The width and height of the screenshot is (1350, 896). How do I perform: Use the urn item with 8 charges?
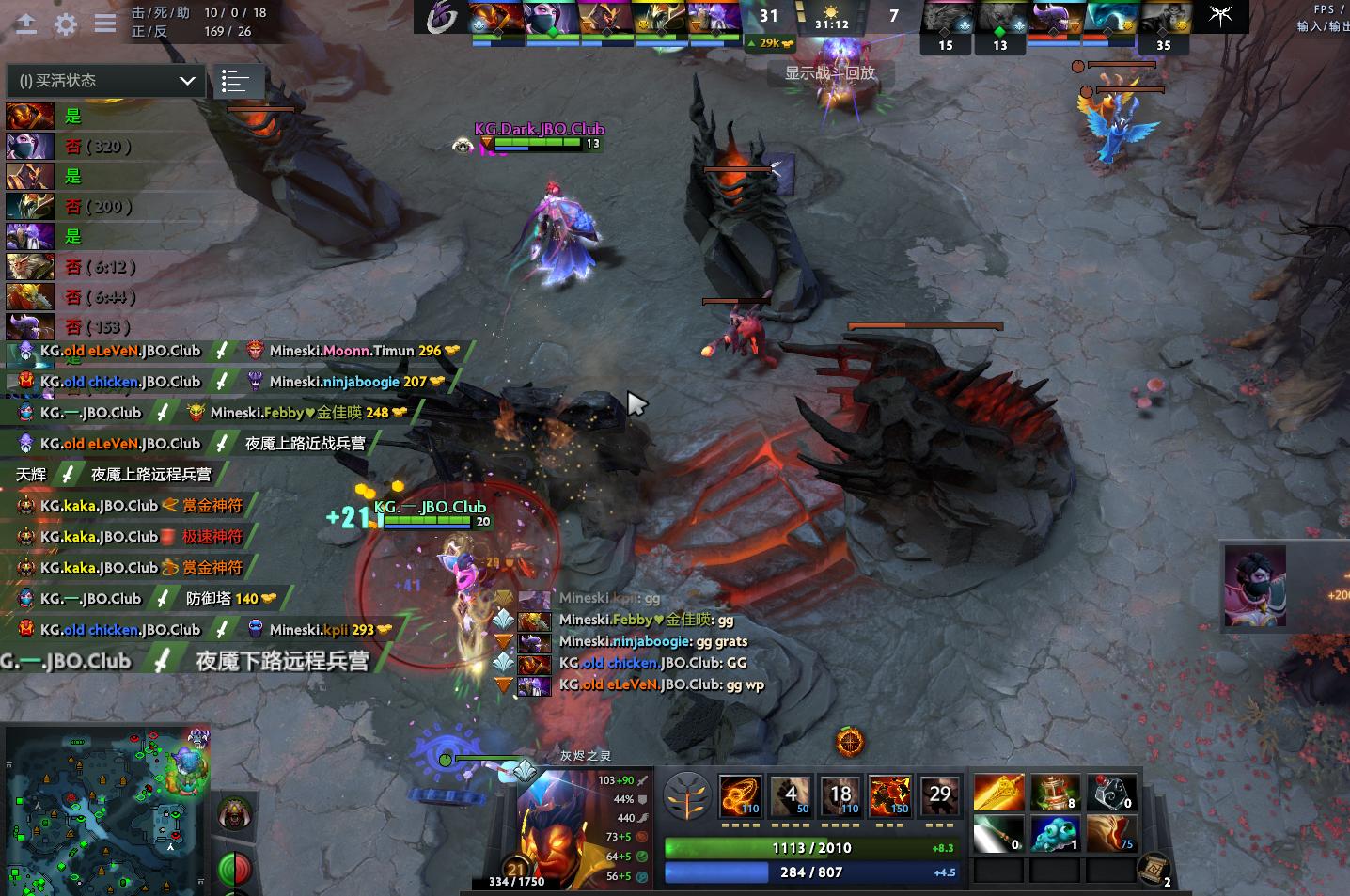pyautogui.click(x=1055, y=793)
